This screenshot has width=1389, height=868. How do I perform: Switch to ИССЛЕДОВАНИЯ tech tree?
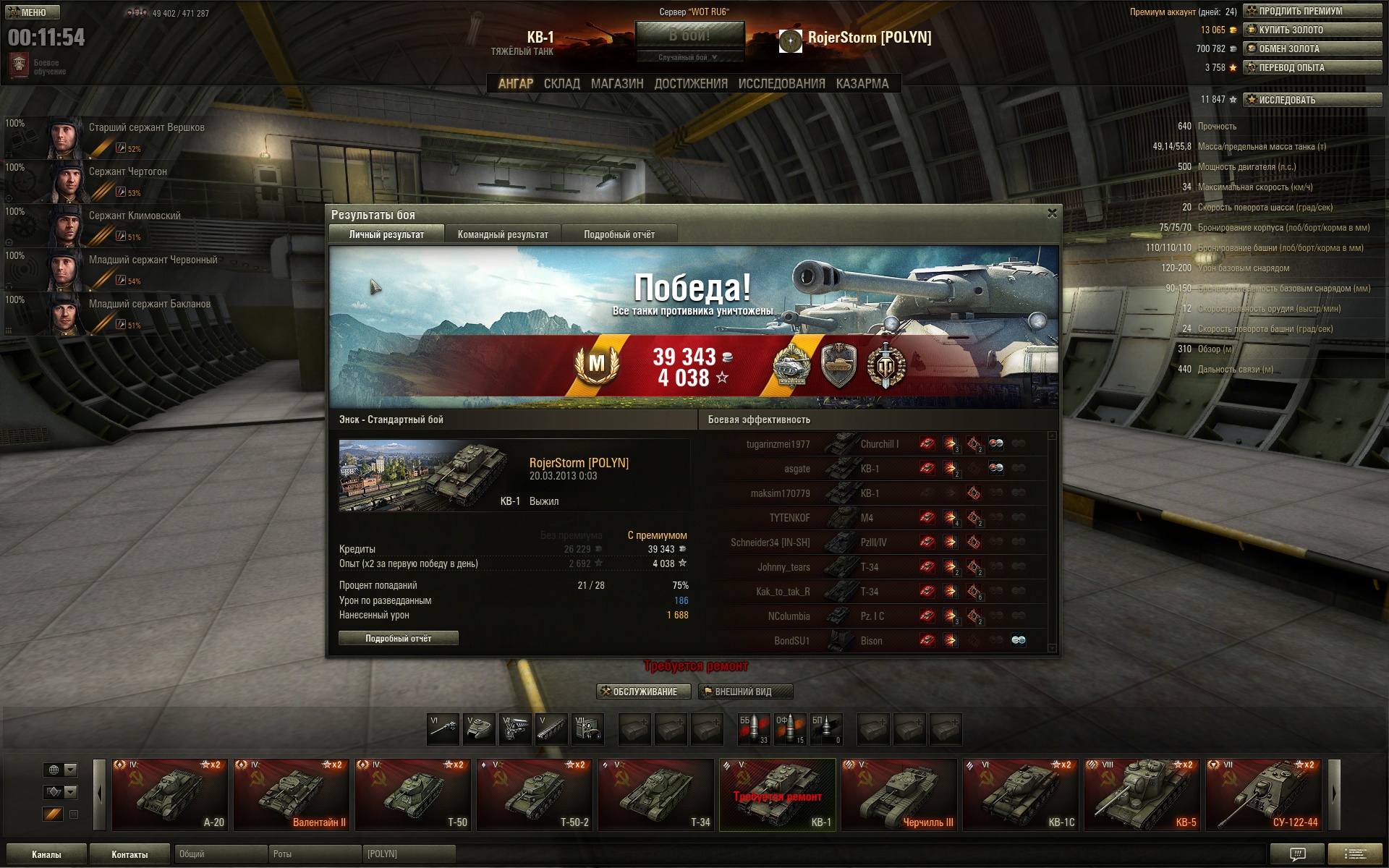pos(781,84)
